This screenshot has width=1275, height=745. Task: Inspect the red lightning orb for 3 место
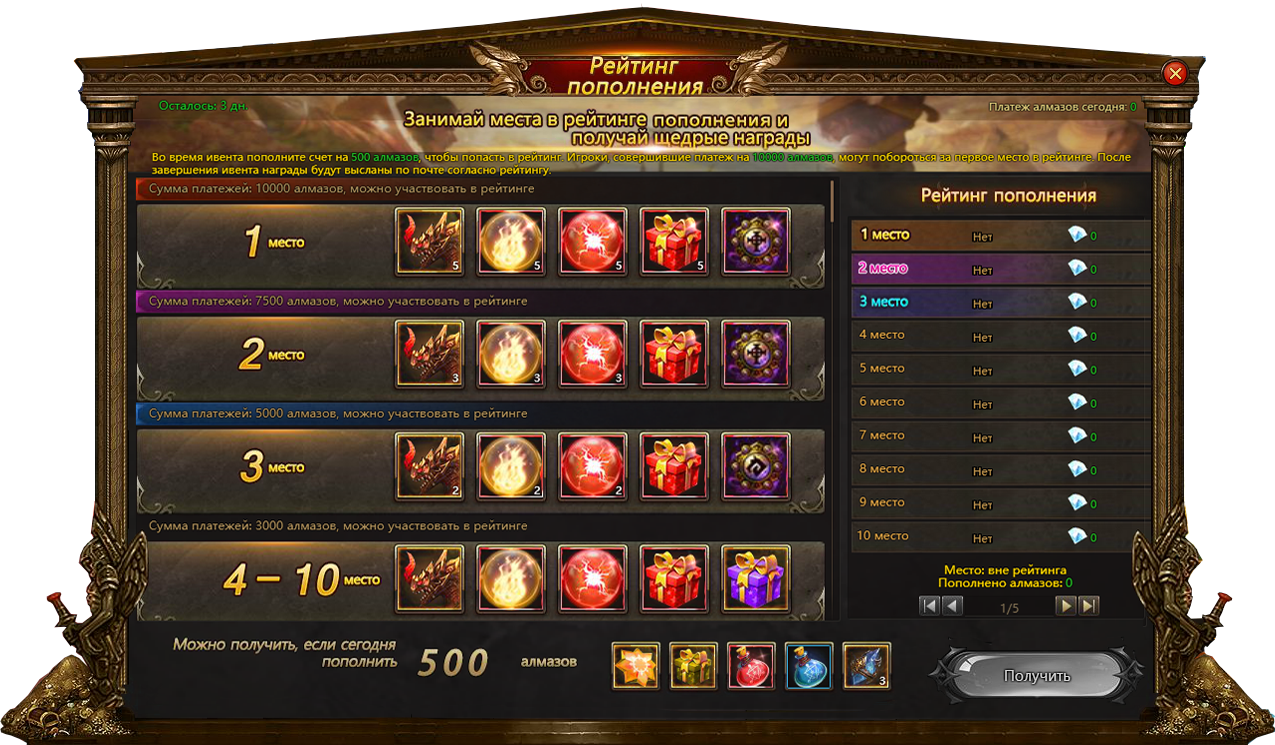(x=592, y=467)
